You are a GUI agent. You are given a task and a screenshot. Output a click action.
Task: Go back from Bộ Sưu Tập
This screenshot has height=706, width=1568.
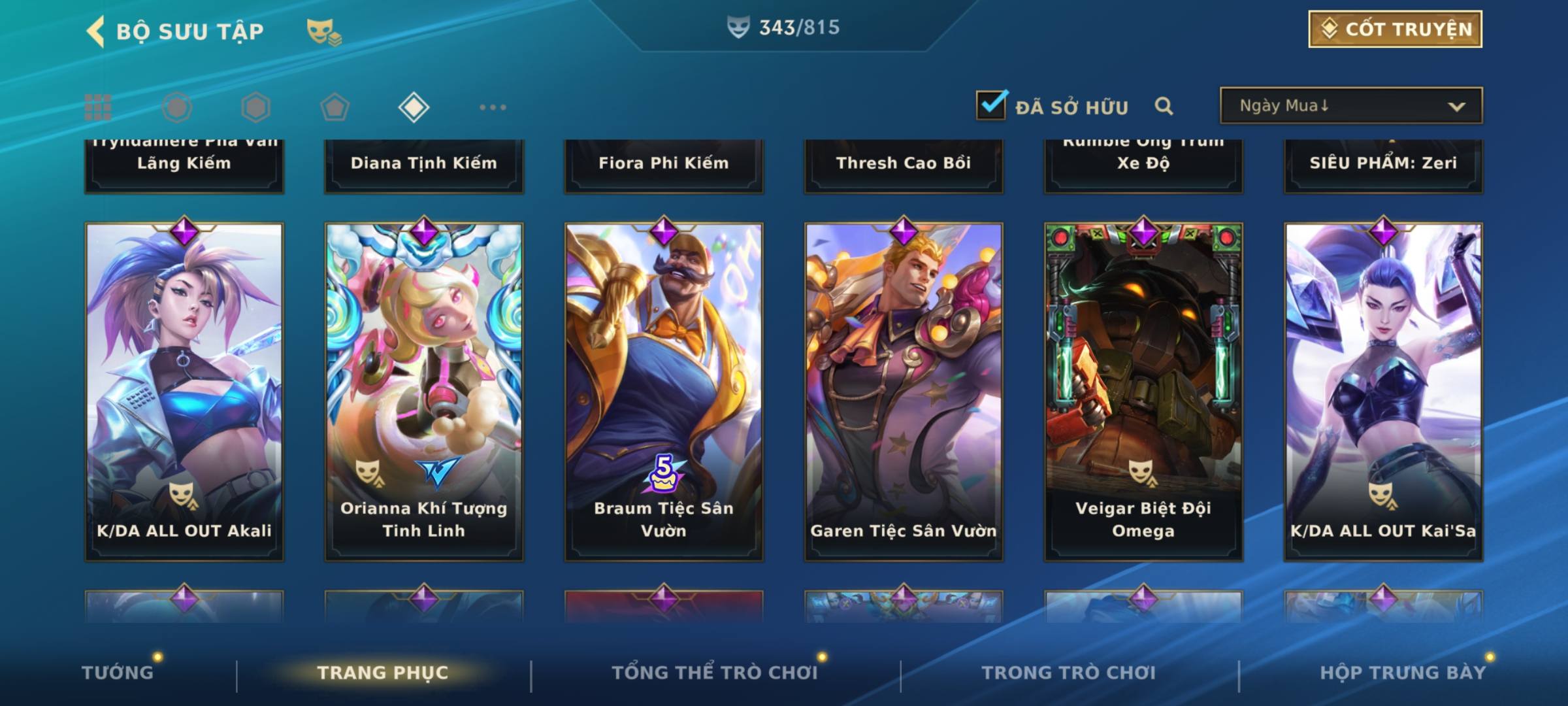(95, 31)
